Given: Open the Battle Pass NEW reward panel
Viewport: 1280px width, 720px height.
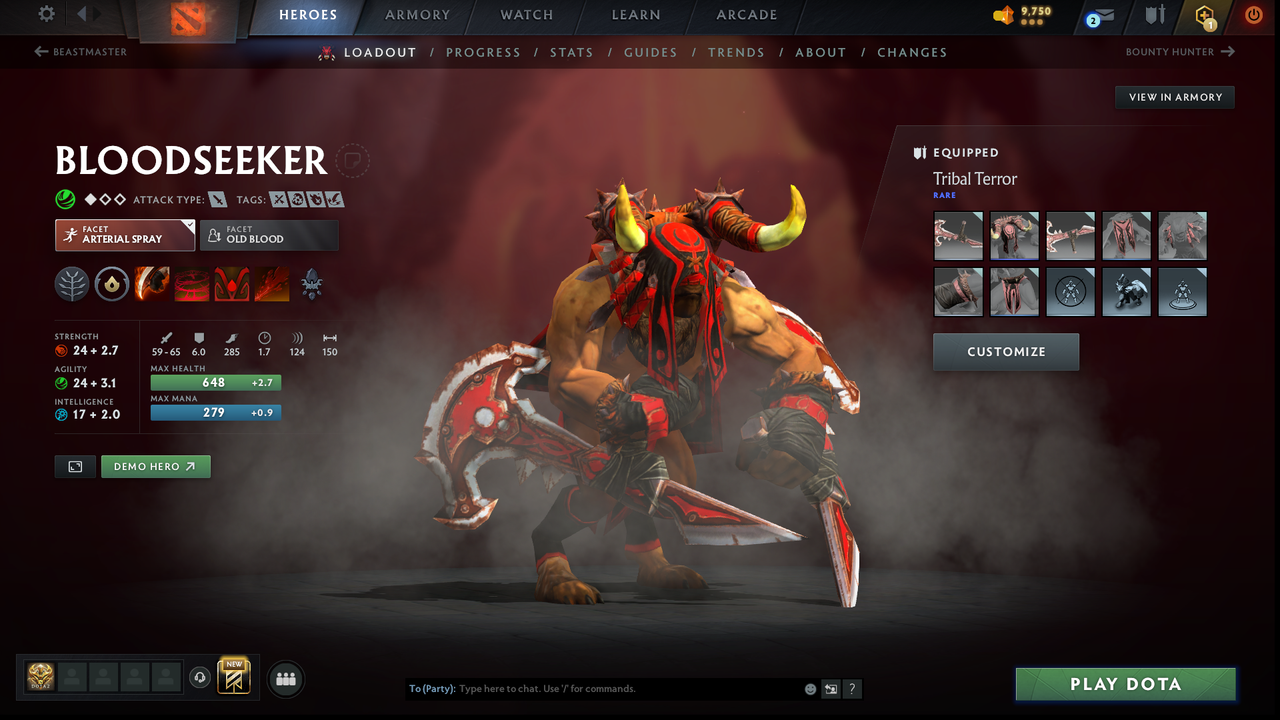Looking at the screenshot, I should 234,677.
